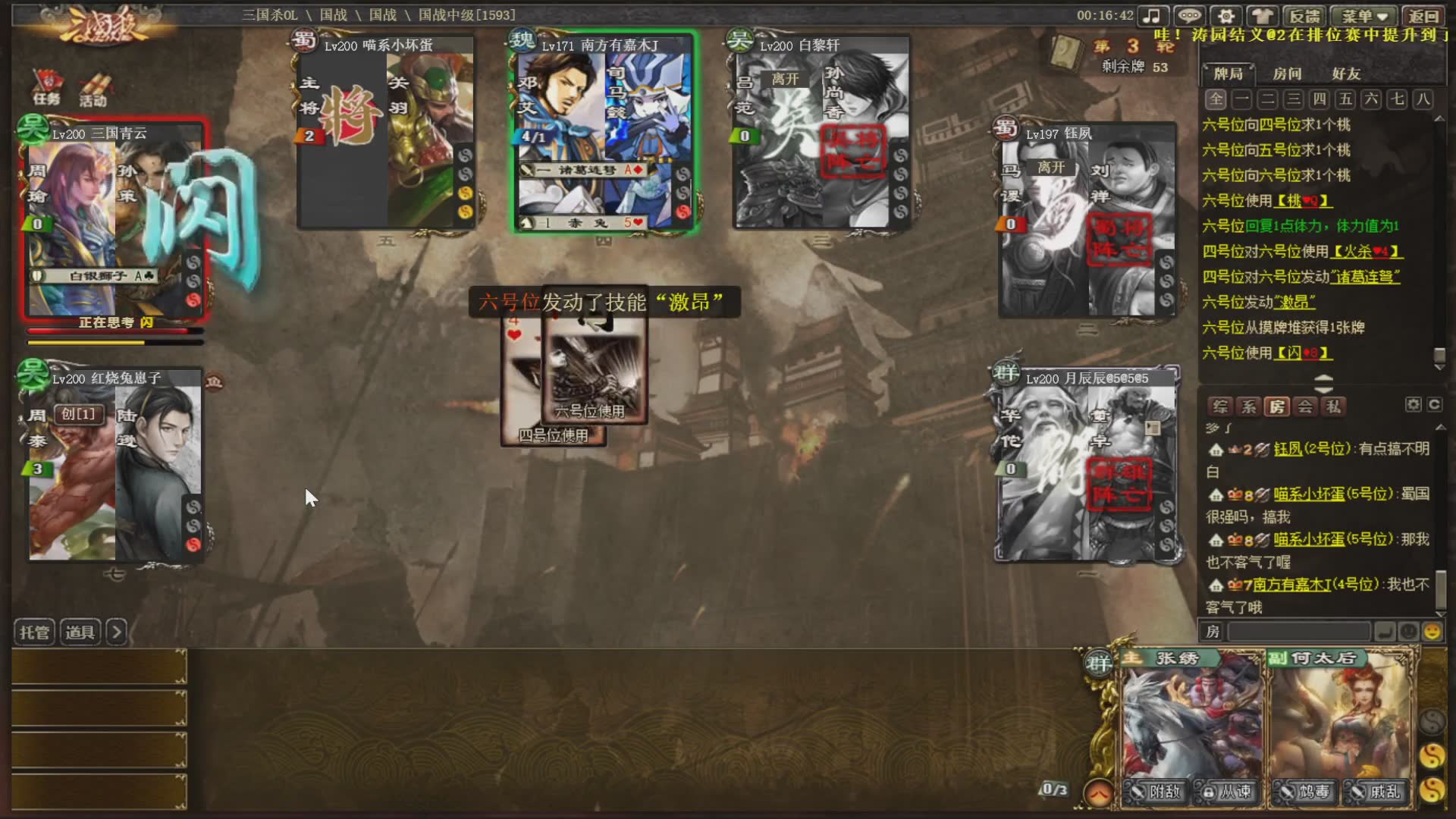
Task: Select the 私 private chat tab
Action: pos(1332,406)
